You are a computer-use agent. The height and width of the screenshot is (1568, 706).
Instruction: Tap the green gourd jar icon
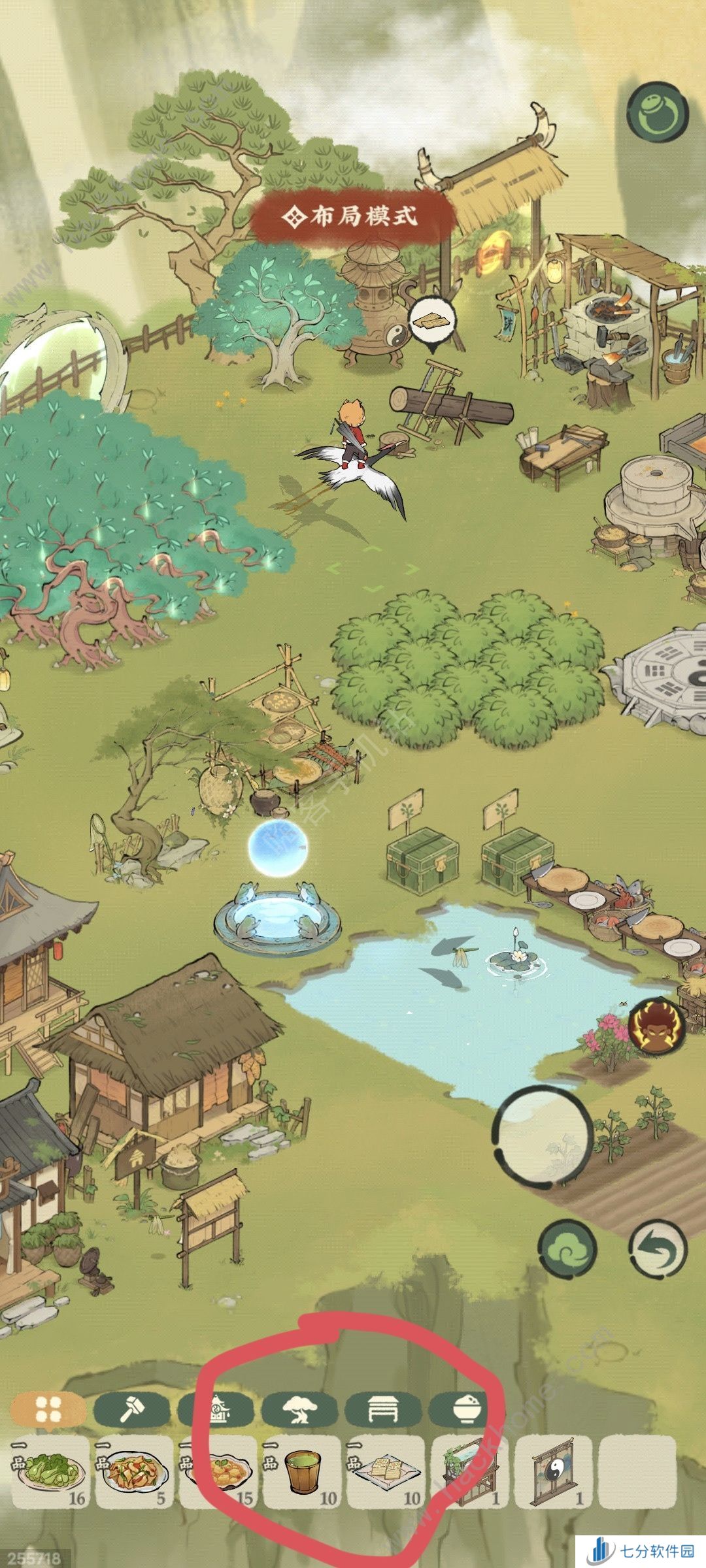657,111
